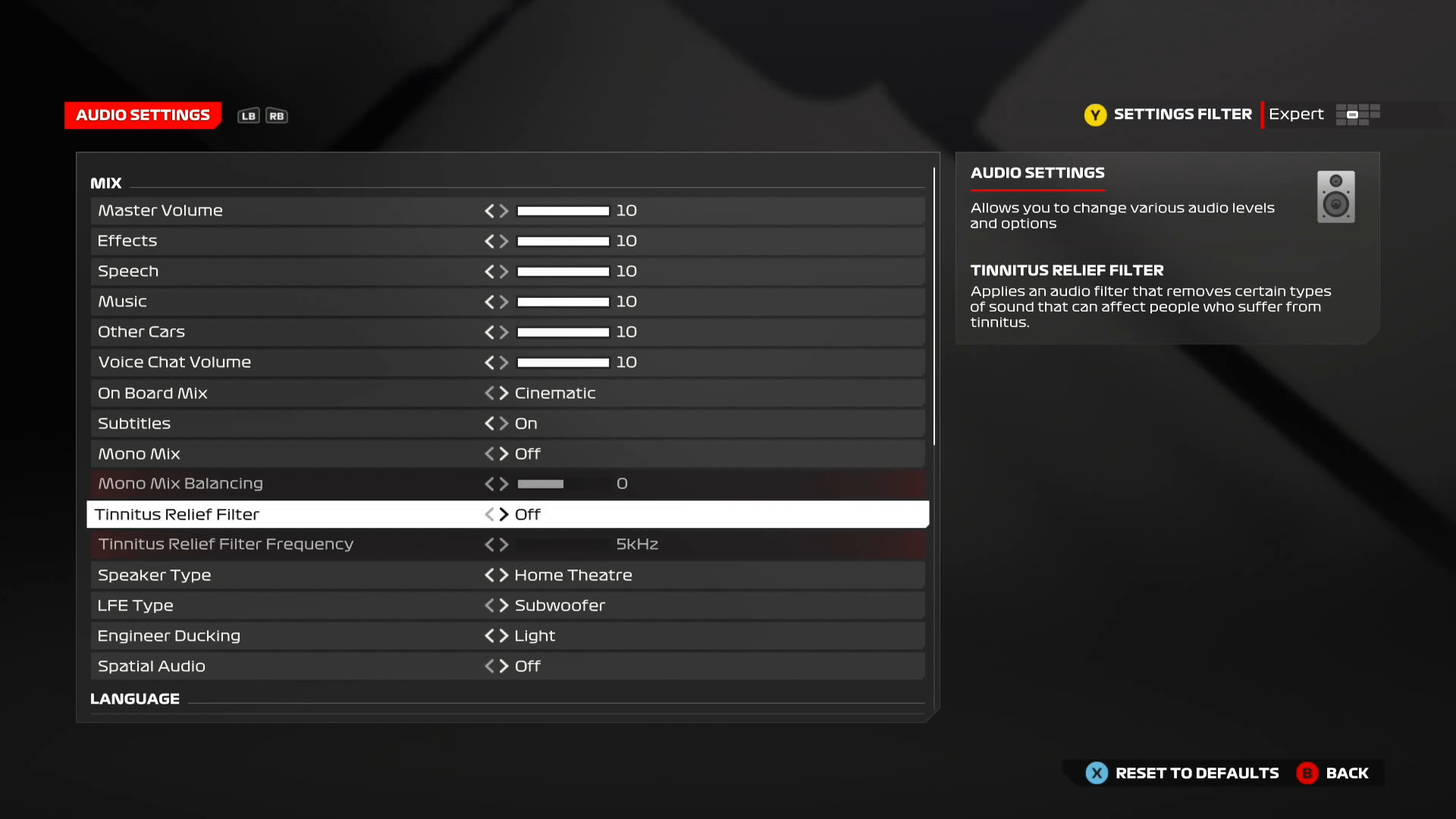Select the Mono Mix setting row
1456x819 pixels.
303,453
